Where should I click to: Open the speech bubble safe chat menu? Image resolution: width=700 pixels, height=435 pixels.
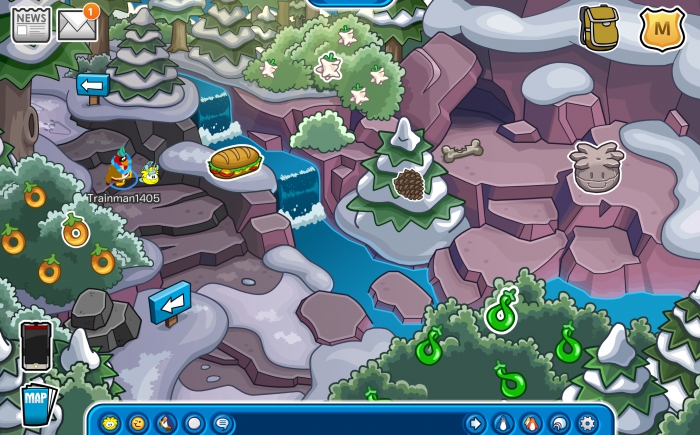point(222,423)
